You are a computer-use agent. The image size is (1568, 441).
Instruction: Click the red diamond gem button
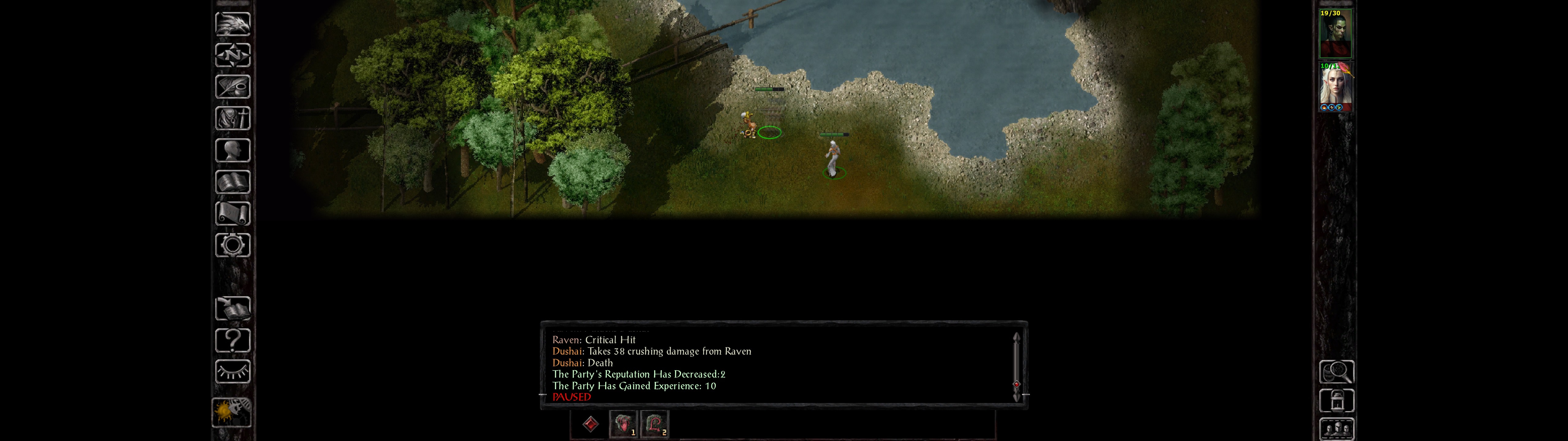point(590,424)
